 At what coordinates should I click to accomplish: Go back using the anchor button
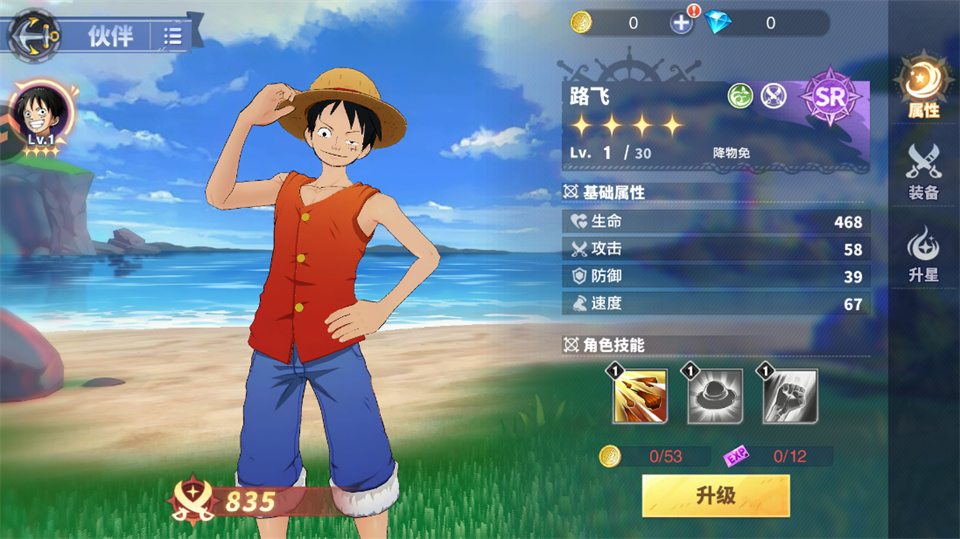point(33,36)
